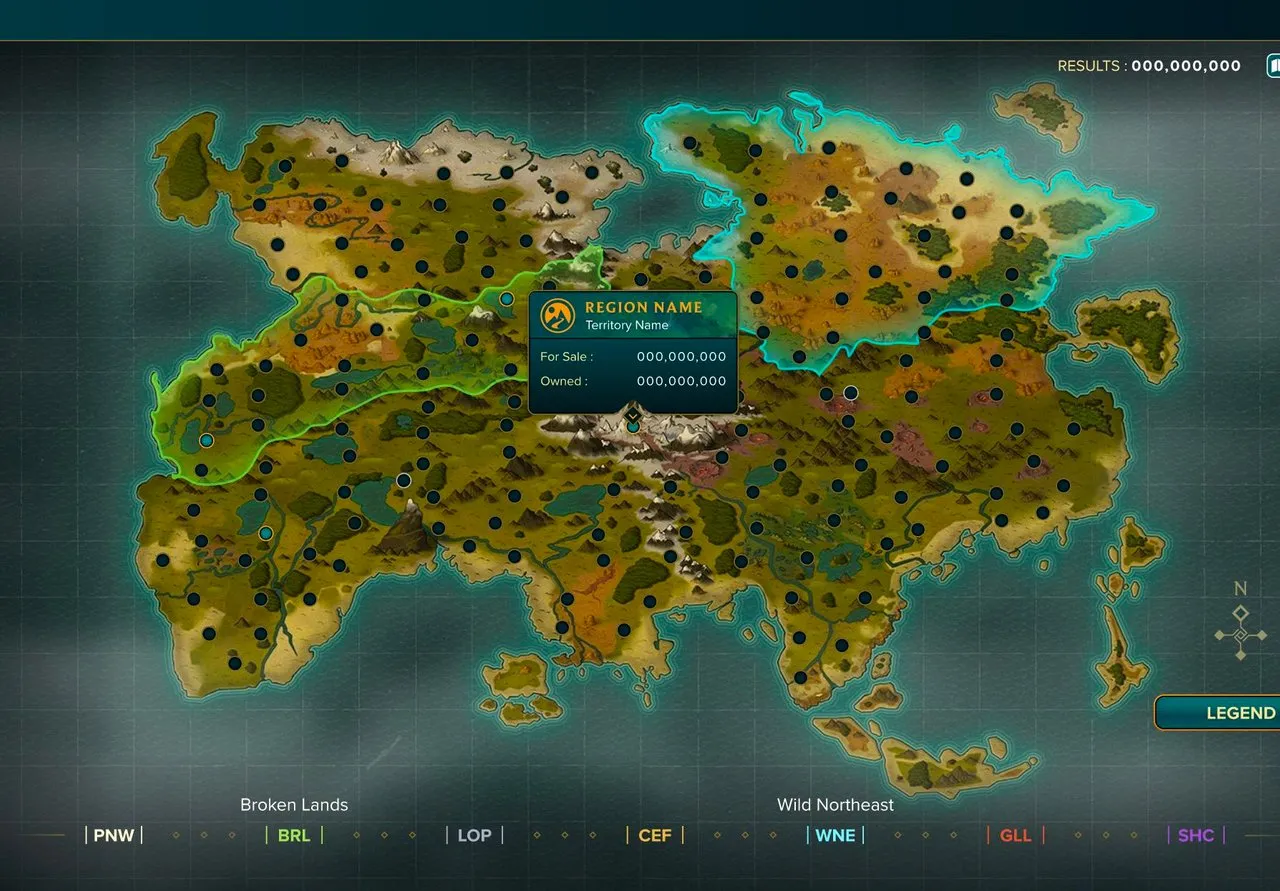Select the territory marker under the tooltip arrow
Screen dimensions: 1280x891
click(633, 427)
